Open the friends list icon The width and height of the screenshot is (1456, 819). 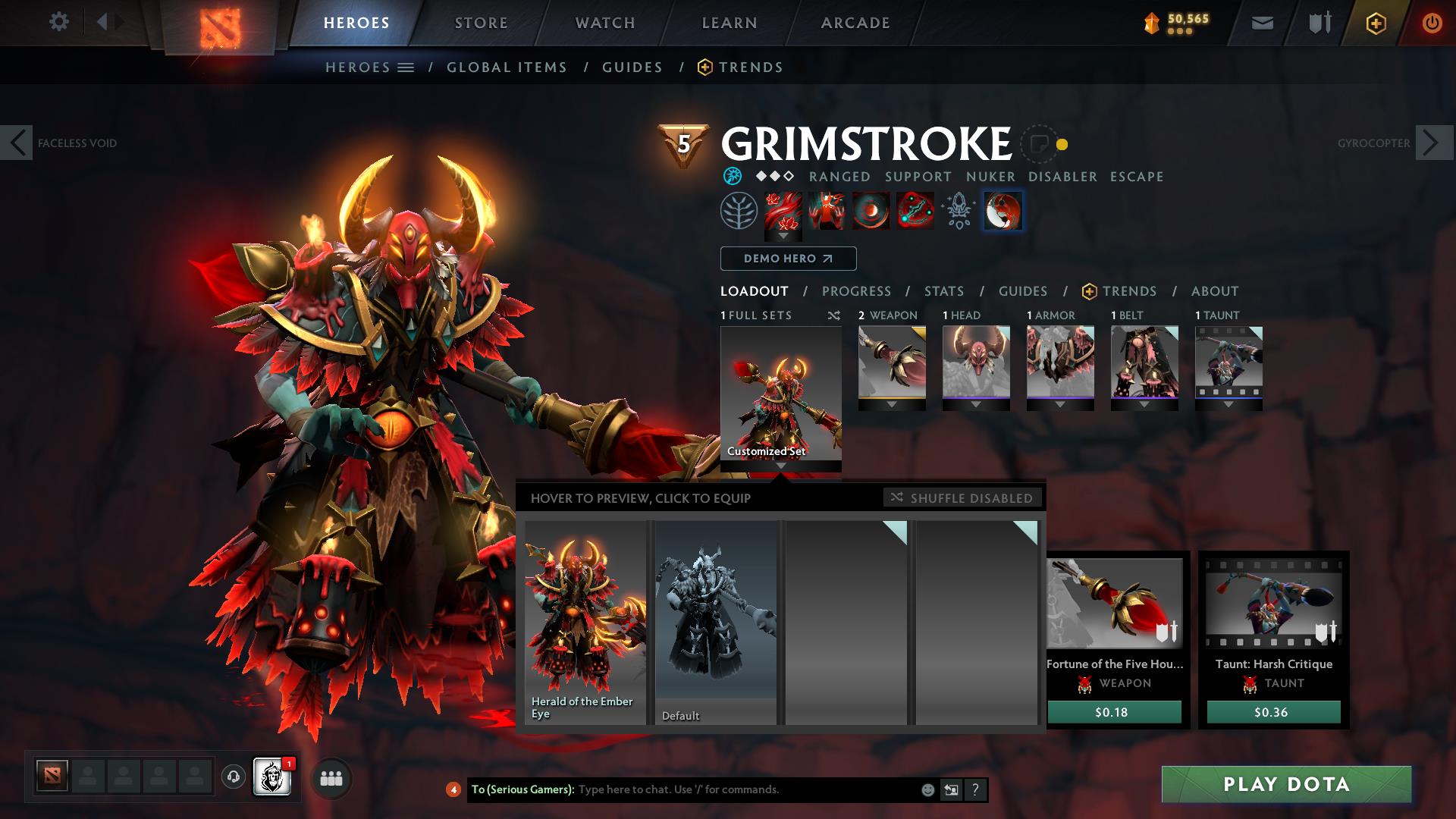(331, 778)
